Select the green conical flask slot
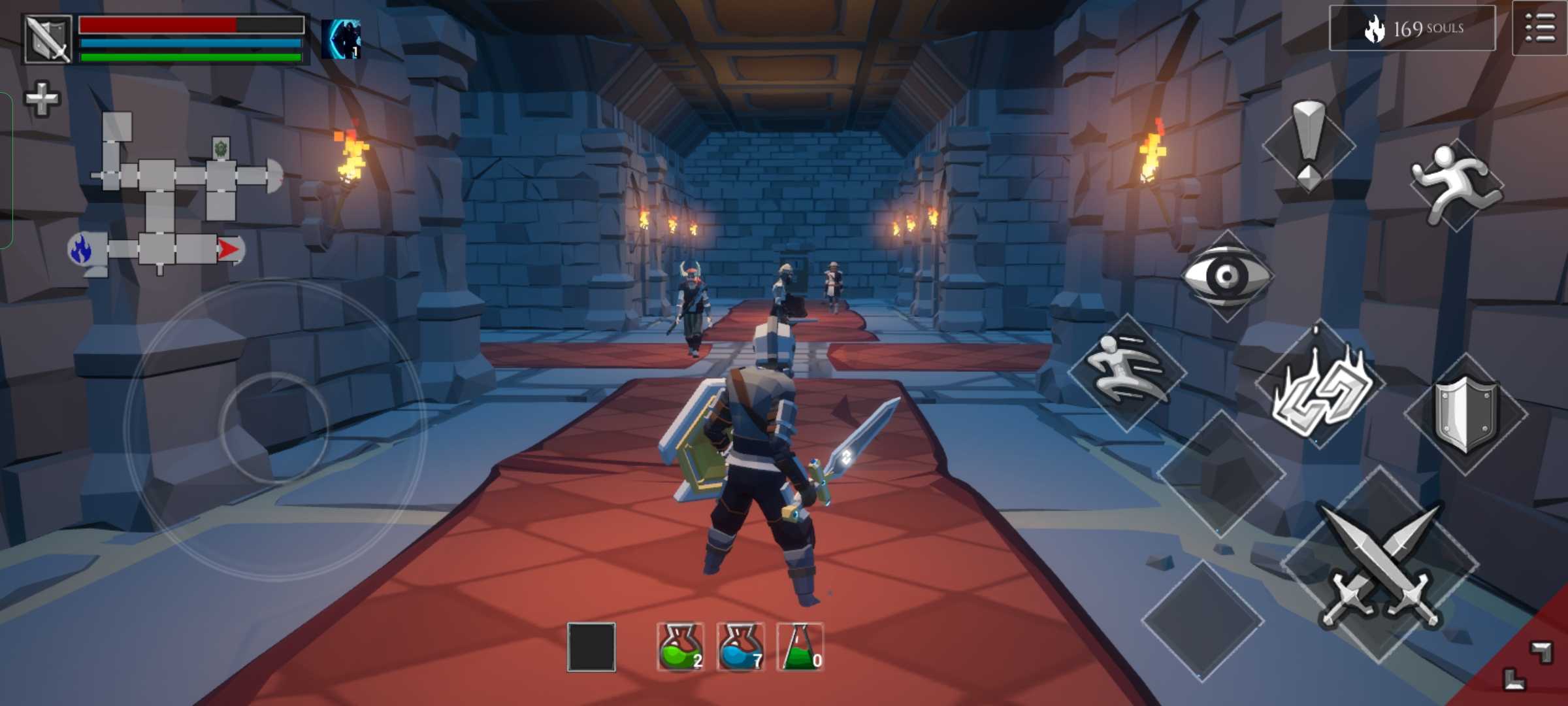Viewport: 1568px width, 706px height. [800, 647]
